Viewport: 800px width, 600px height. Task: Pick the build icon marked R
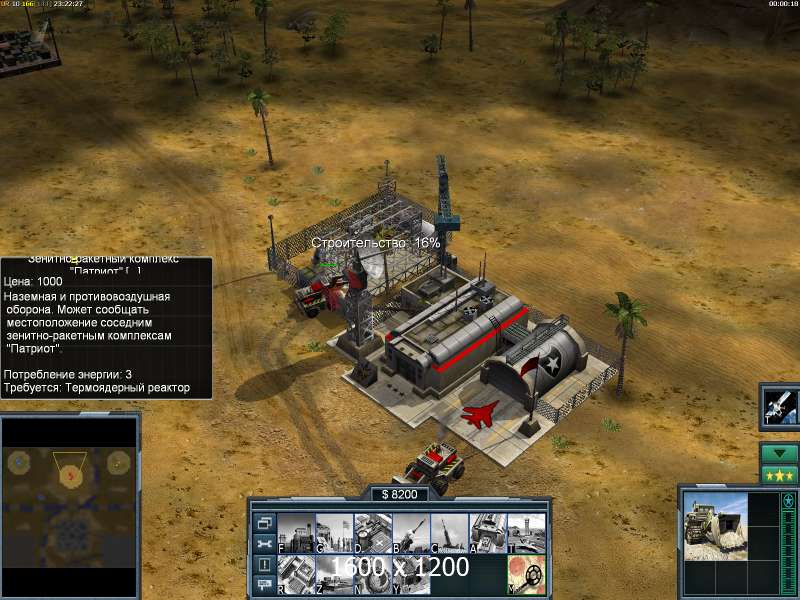click(296, 571)
